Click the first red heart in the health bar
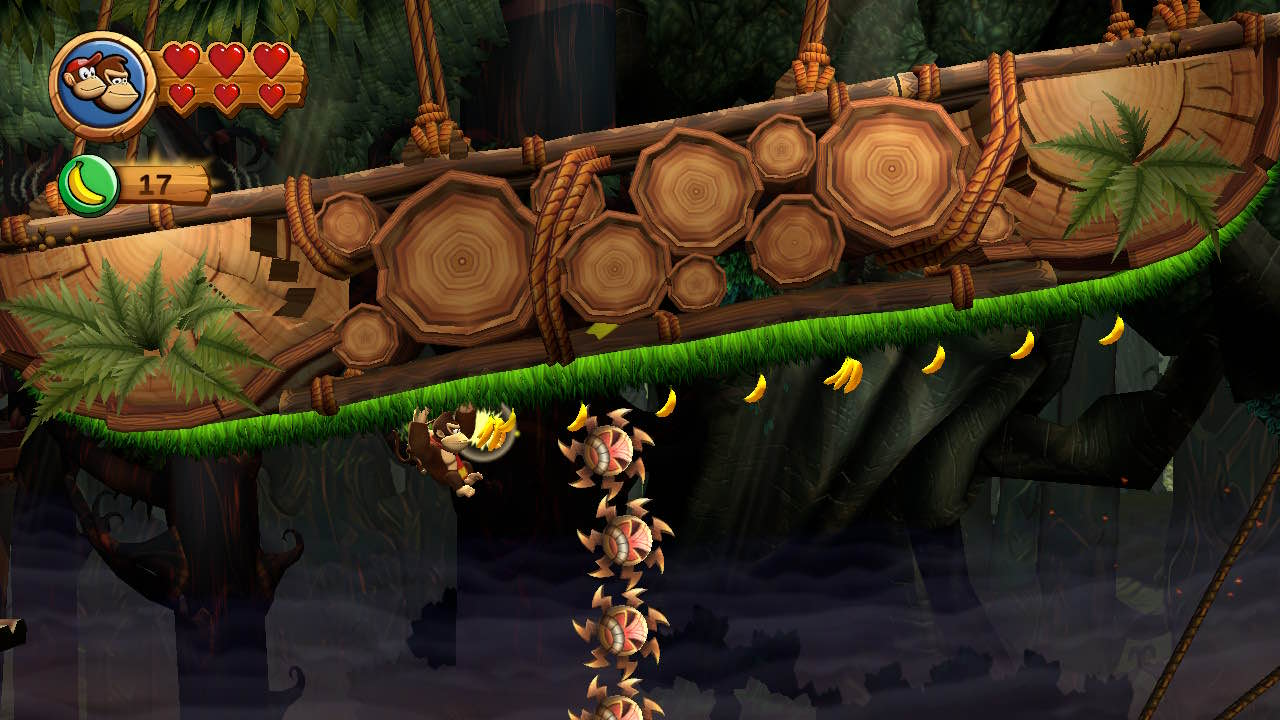 point(183,62)
